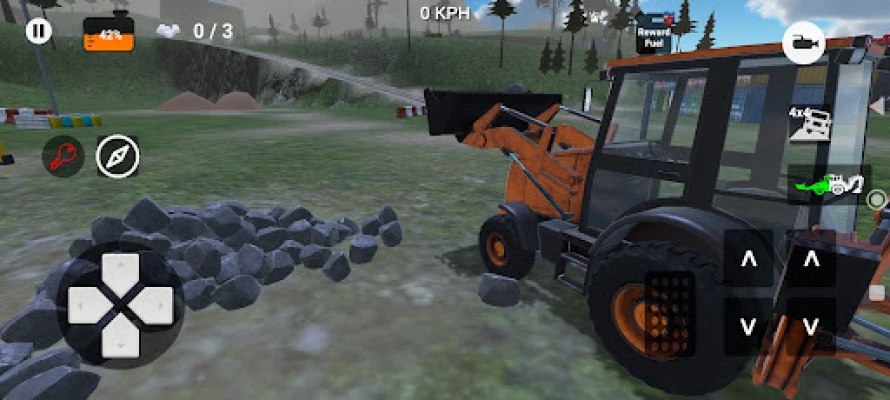Screen dimensions: 890x400
Task: Select the green tractor vehicle icon
Action: click(827, 185)
